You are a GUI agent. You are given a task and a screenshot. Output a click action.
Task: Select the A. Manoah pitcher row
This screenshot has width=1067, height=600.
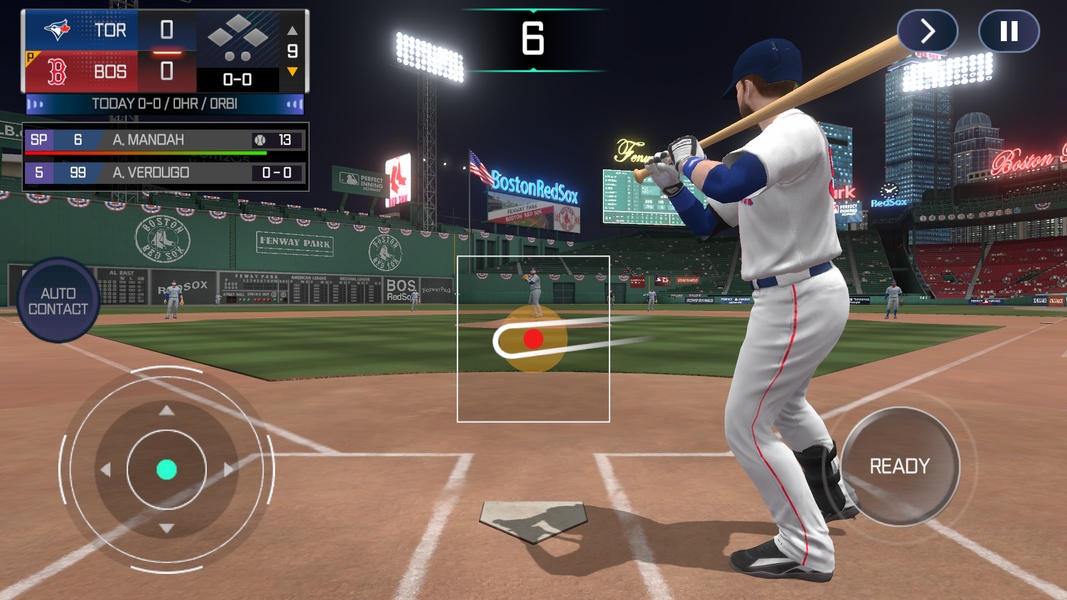click(165, 140)
